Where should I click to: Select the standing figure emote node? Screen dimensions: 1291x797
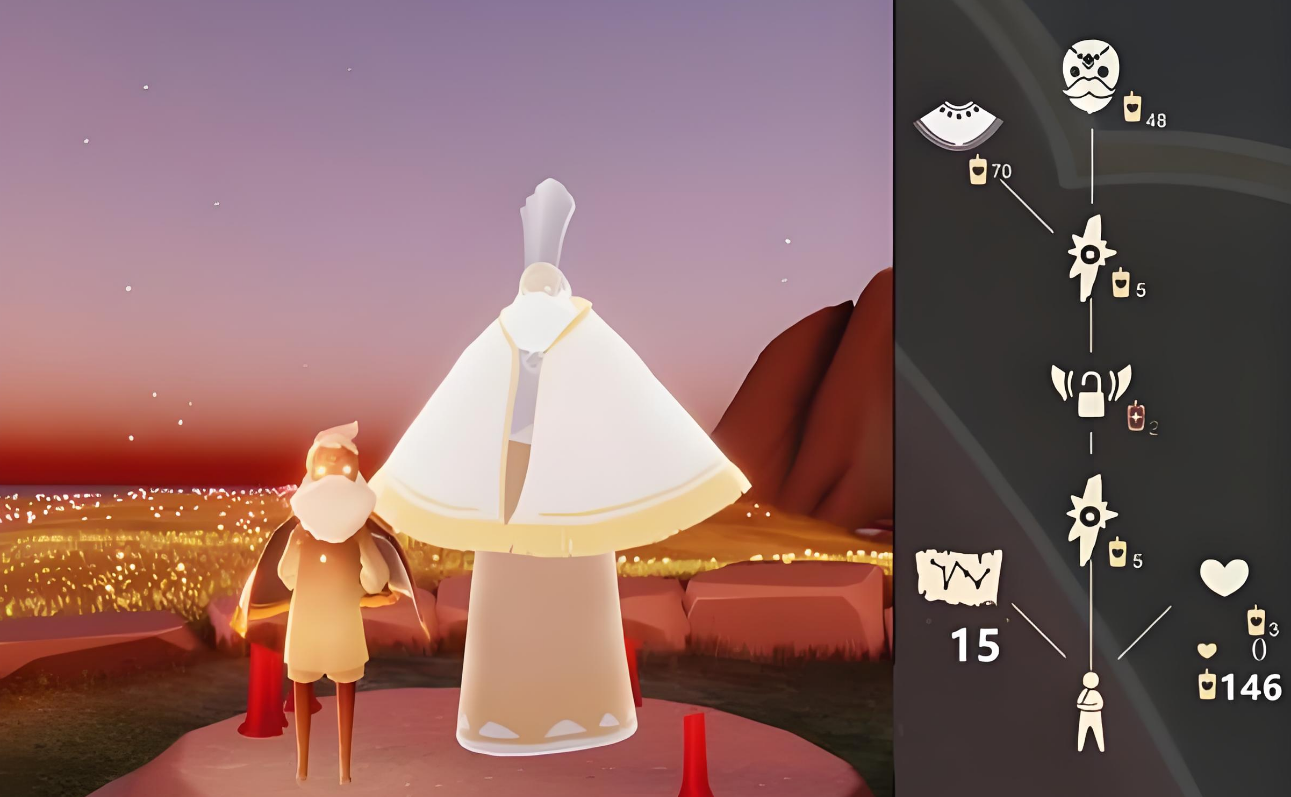[1090, 711]
